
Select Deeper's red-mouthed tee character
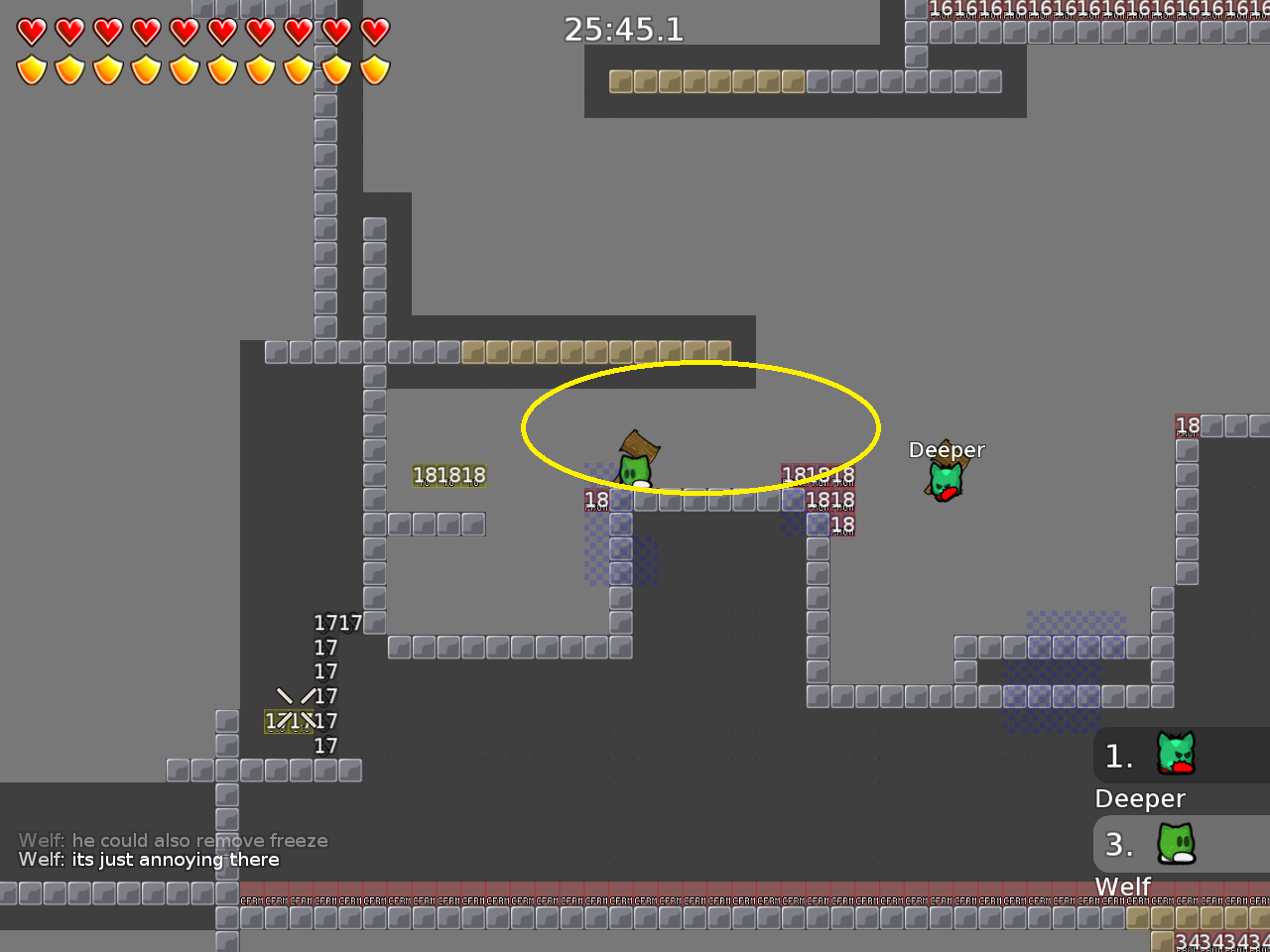pyautogui.click(x=945, y=483)
